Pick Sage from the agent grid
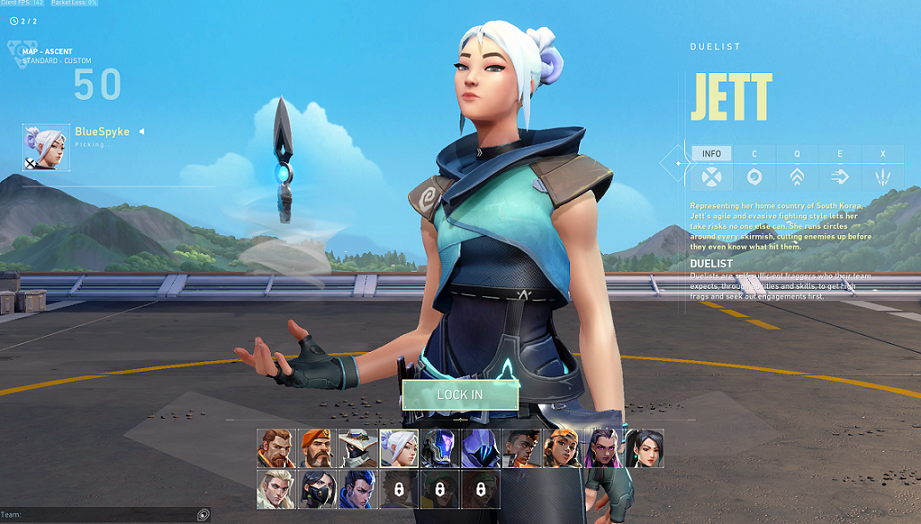 tap(645, 449)
